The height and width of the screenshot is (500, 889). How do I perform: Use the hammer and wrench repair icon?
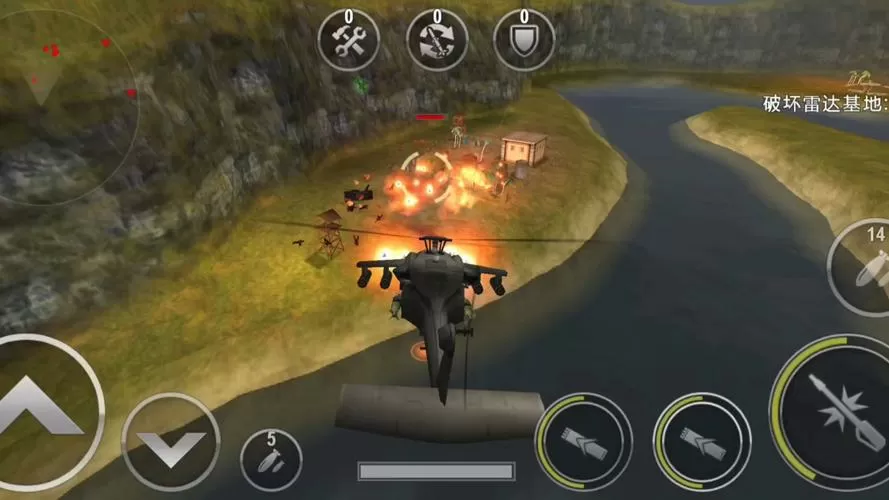click(x=348, y=40)
